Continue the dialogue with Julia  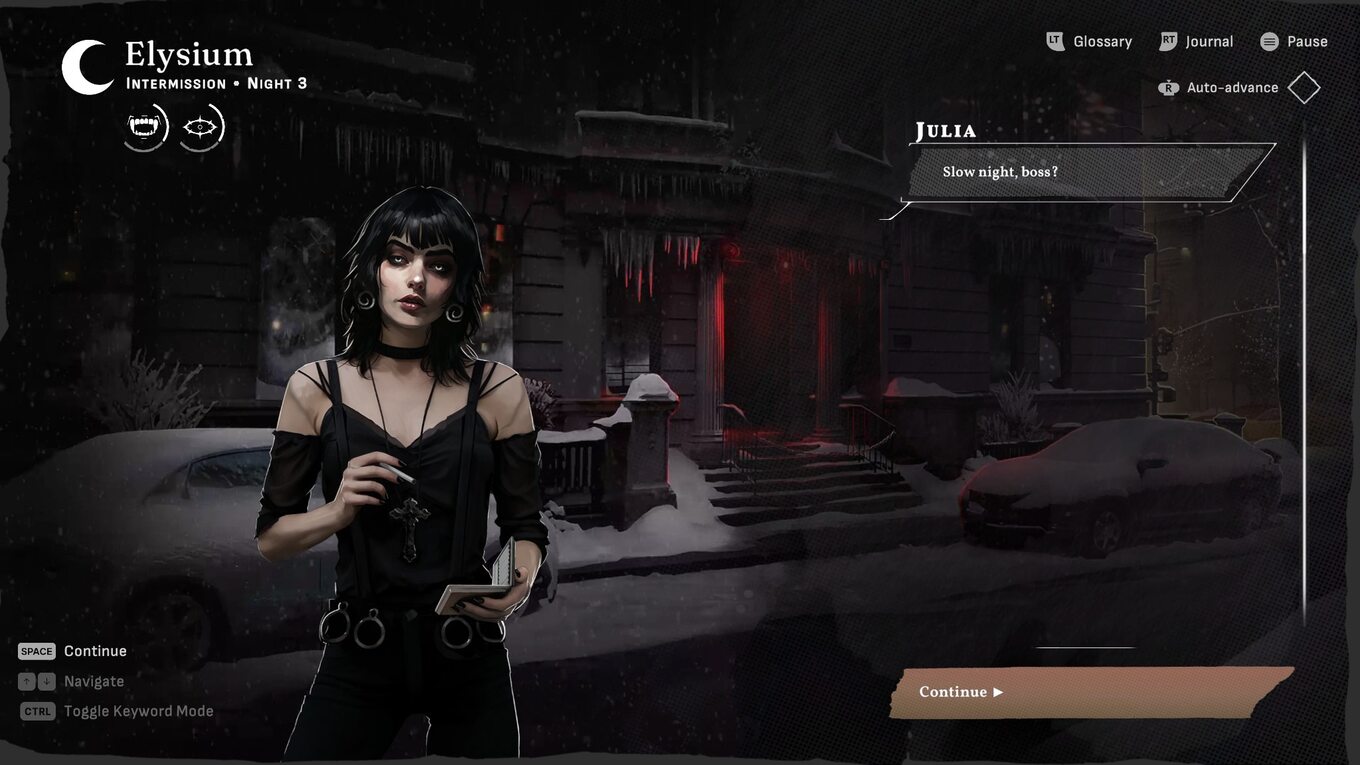(1090, 692)
